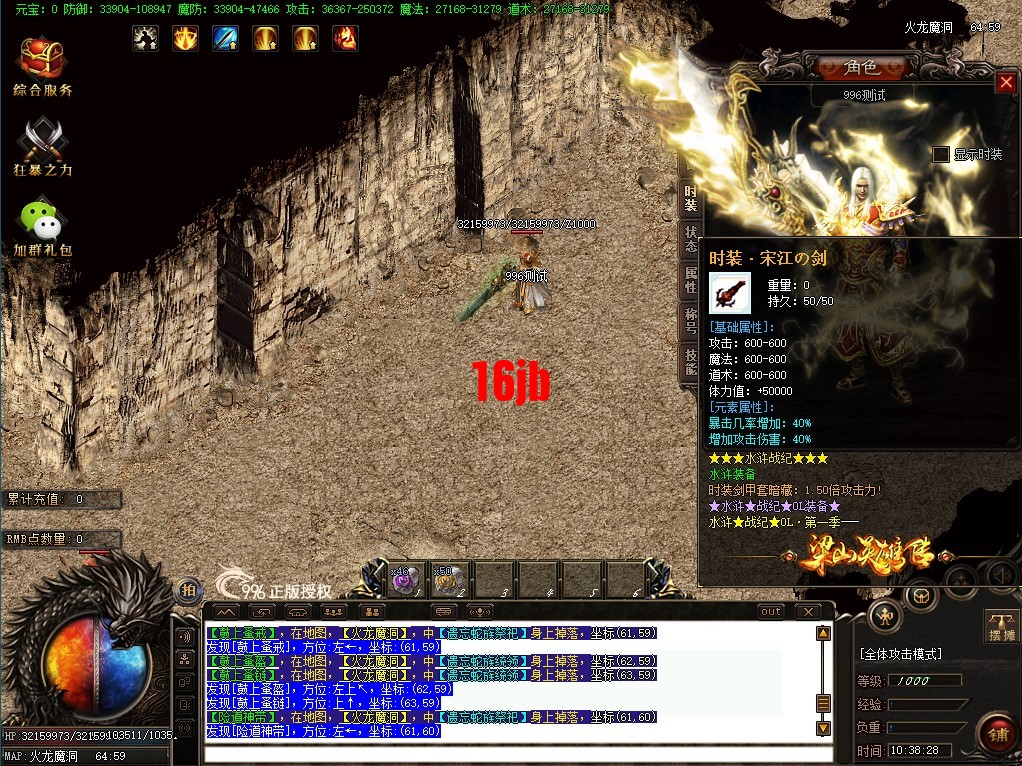Click the chat window 'out' button
The height and width of the screenshot is (766, 1022).
(x=771, y=611)
